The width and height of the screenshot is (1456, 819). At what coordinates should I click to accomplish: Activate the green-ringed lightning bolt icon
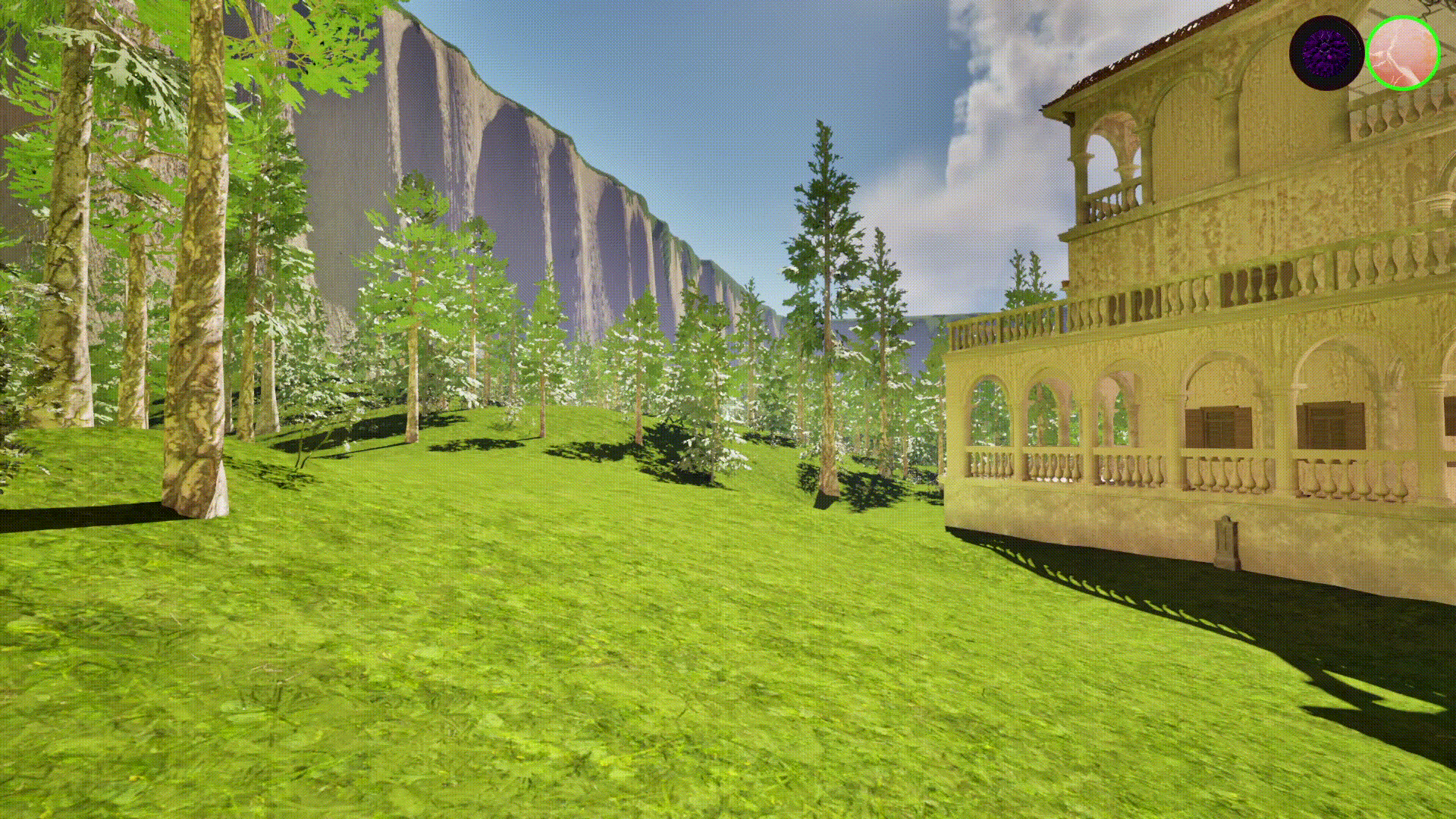pos(1403,53)
